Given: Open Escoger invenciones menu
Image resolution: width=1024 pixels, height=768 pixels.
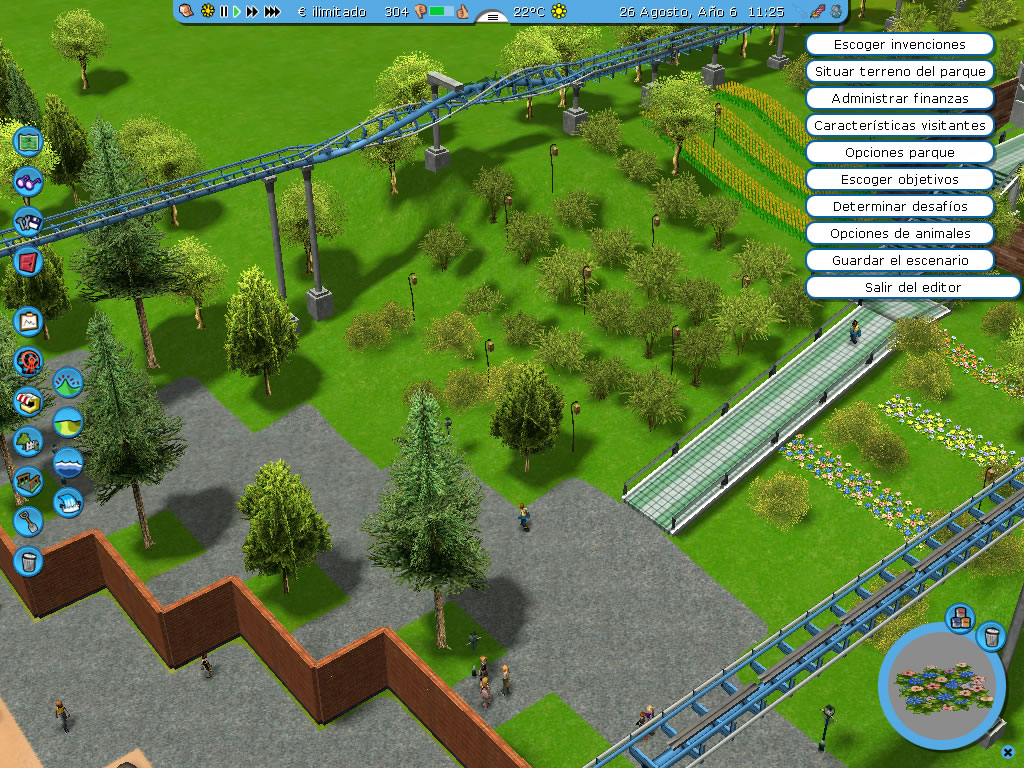Looking at the screenshot, I should (899, 45).
